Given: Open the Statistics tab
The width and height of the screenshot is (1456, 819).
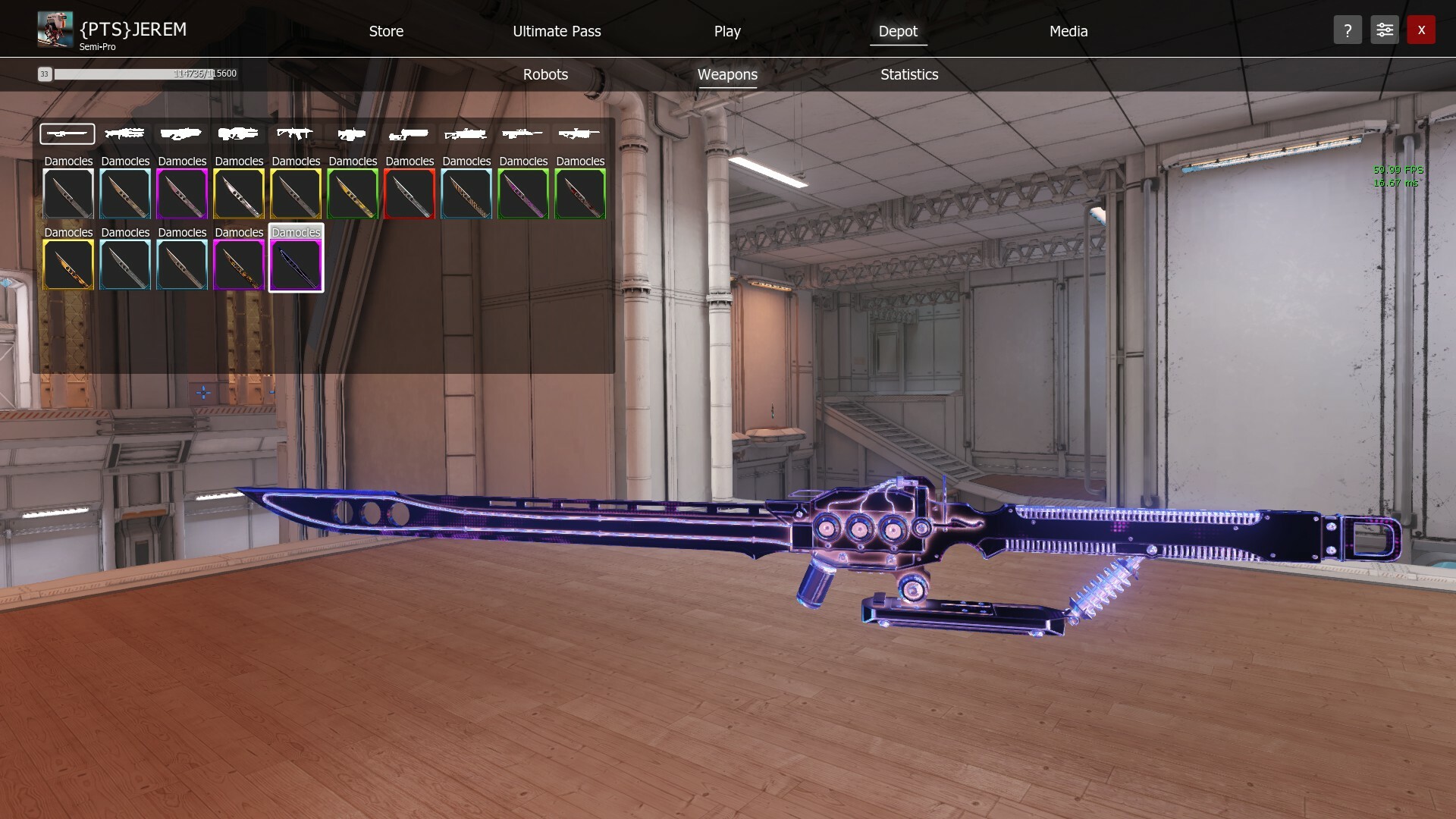Looking at the screenshot, I should coord(908,74).
